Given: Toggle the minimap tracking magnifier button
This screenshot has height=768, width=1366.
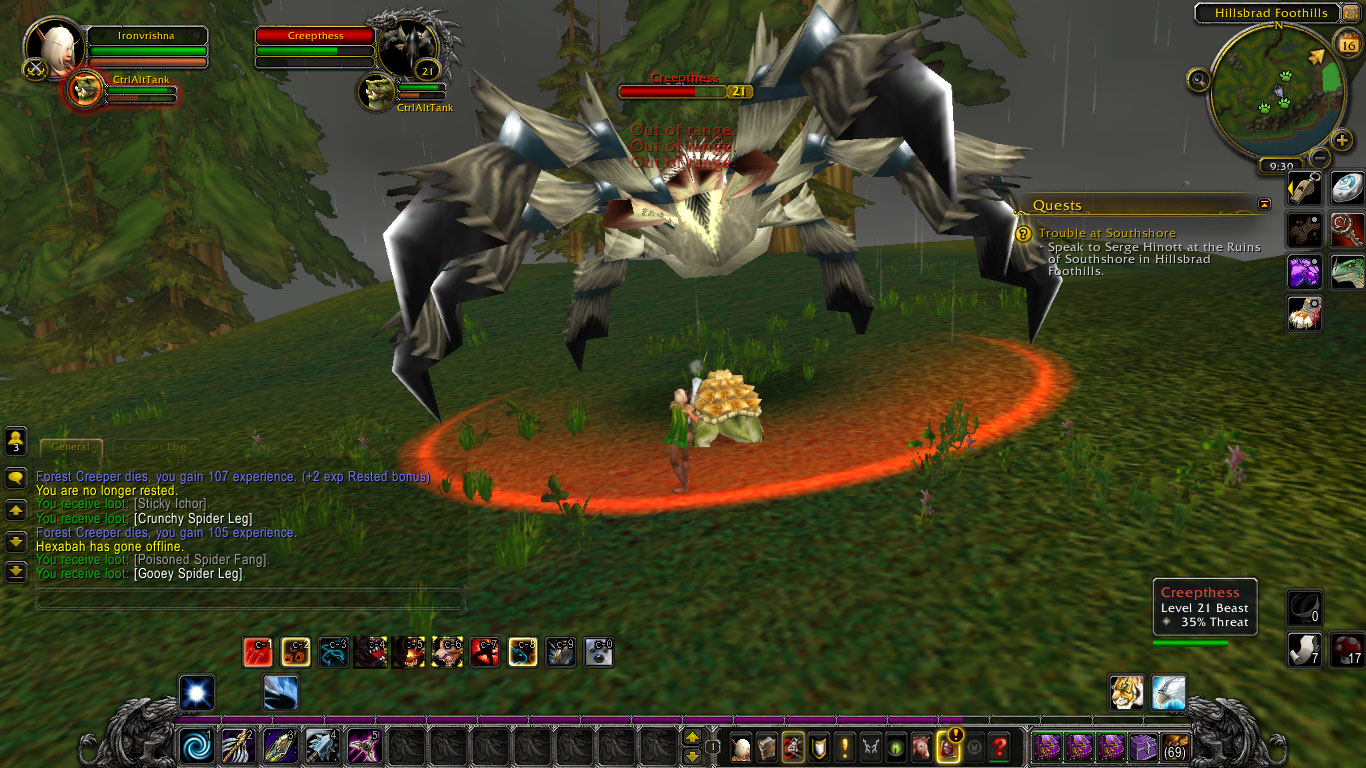Looking at the screenshot, I should tap(1199, 79).
